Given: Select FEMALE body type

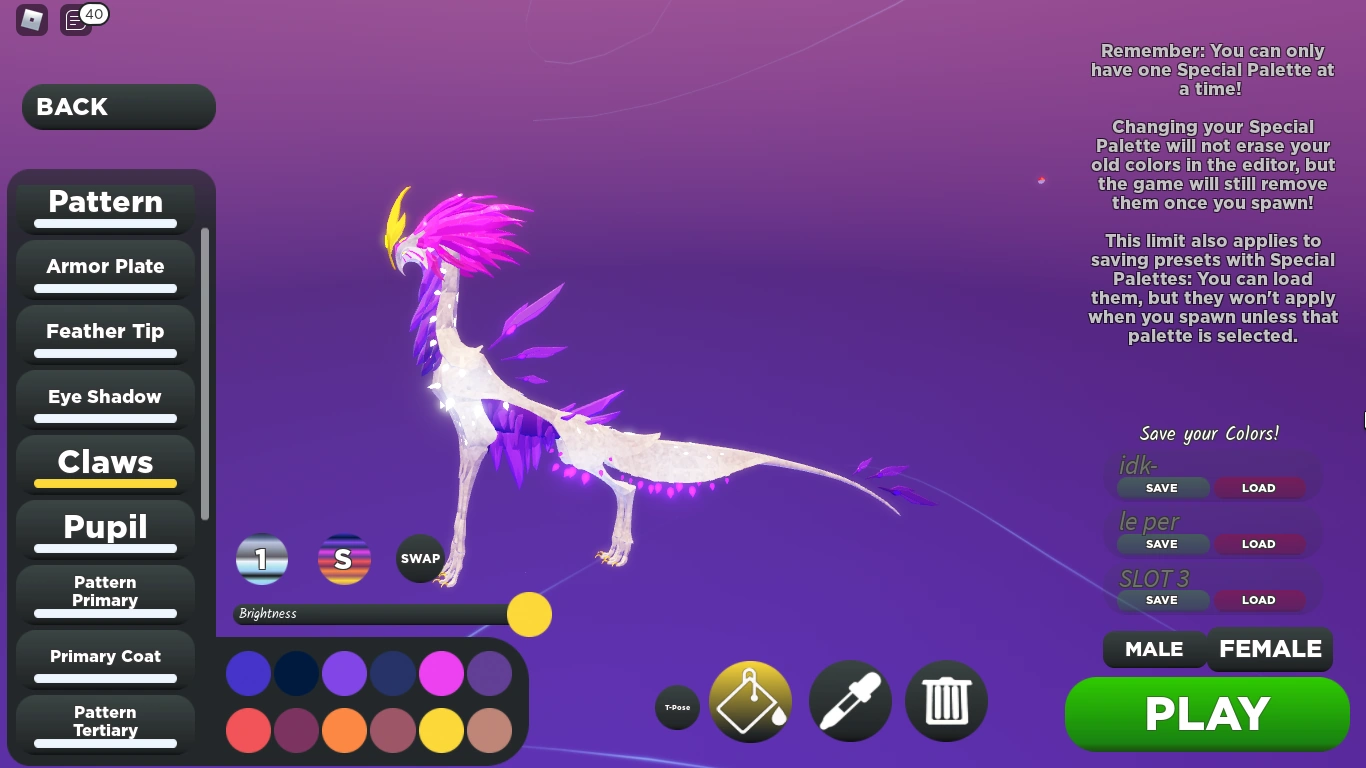Looking at the screenshot, I should point(1270,649).
